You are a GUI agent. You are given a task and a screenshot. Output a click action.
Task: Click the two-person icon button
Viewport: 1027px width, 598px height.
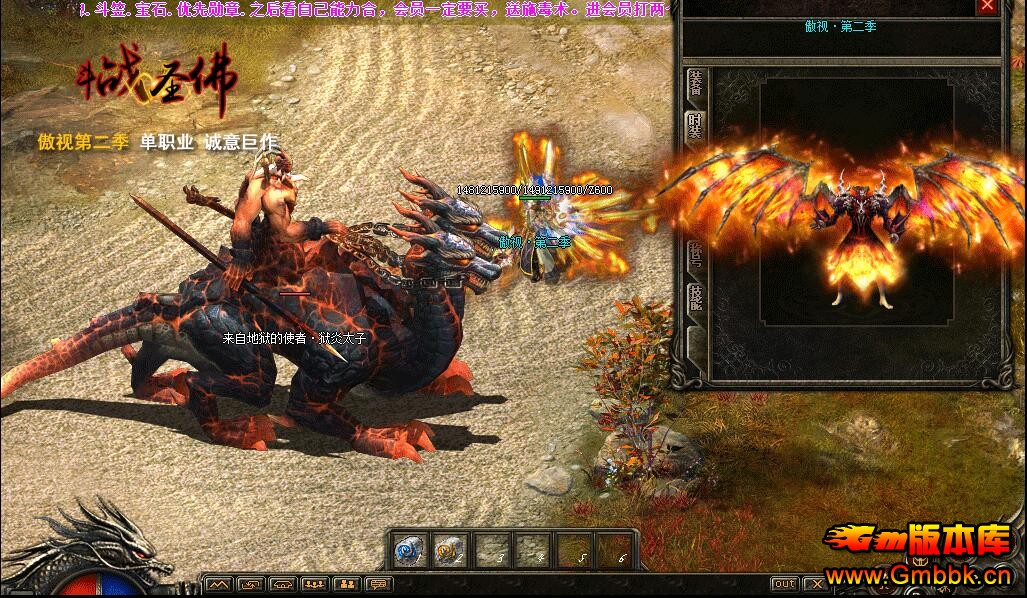click(x=347, y=584)
